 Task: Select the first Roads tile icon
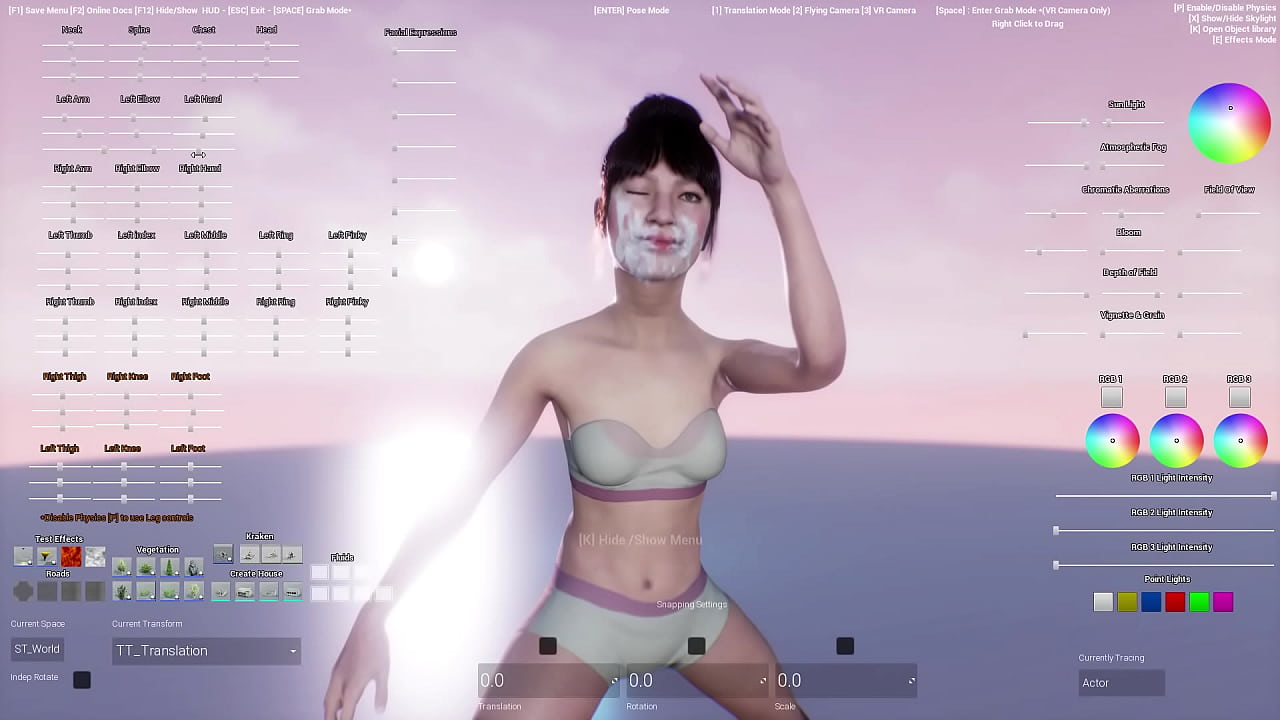(x=22, y=592)
